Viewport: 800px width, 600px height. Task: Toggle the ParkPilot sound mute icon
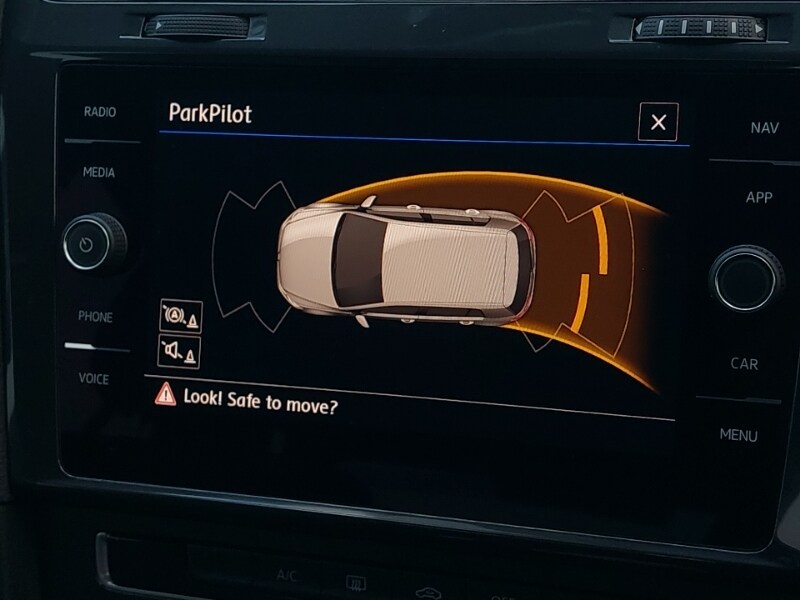pos(180,351)
